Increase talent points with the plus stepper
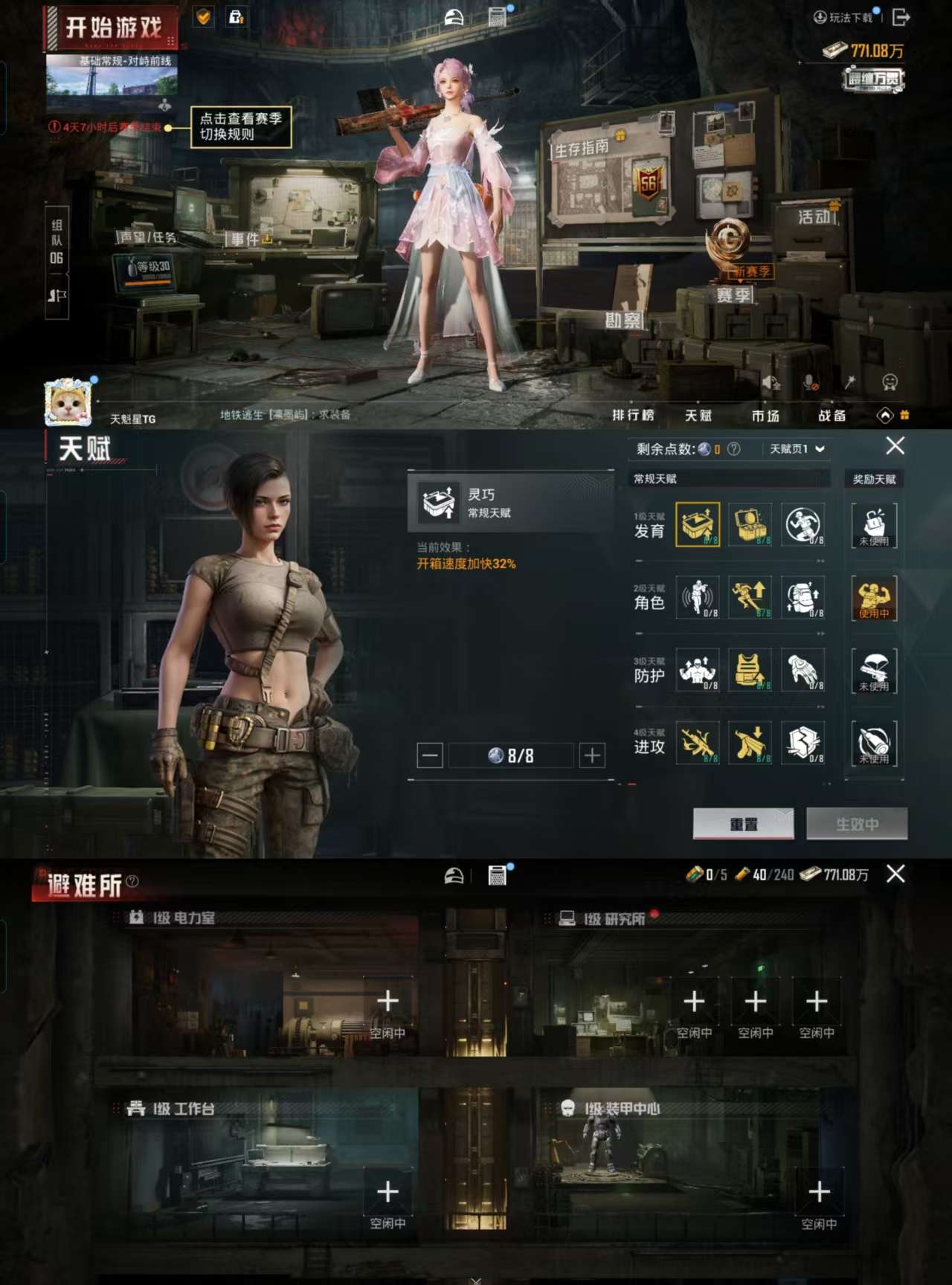This screenshot has height=1285, width=952. pos(591,755)
